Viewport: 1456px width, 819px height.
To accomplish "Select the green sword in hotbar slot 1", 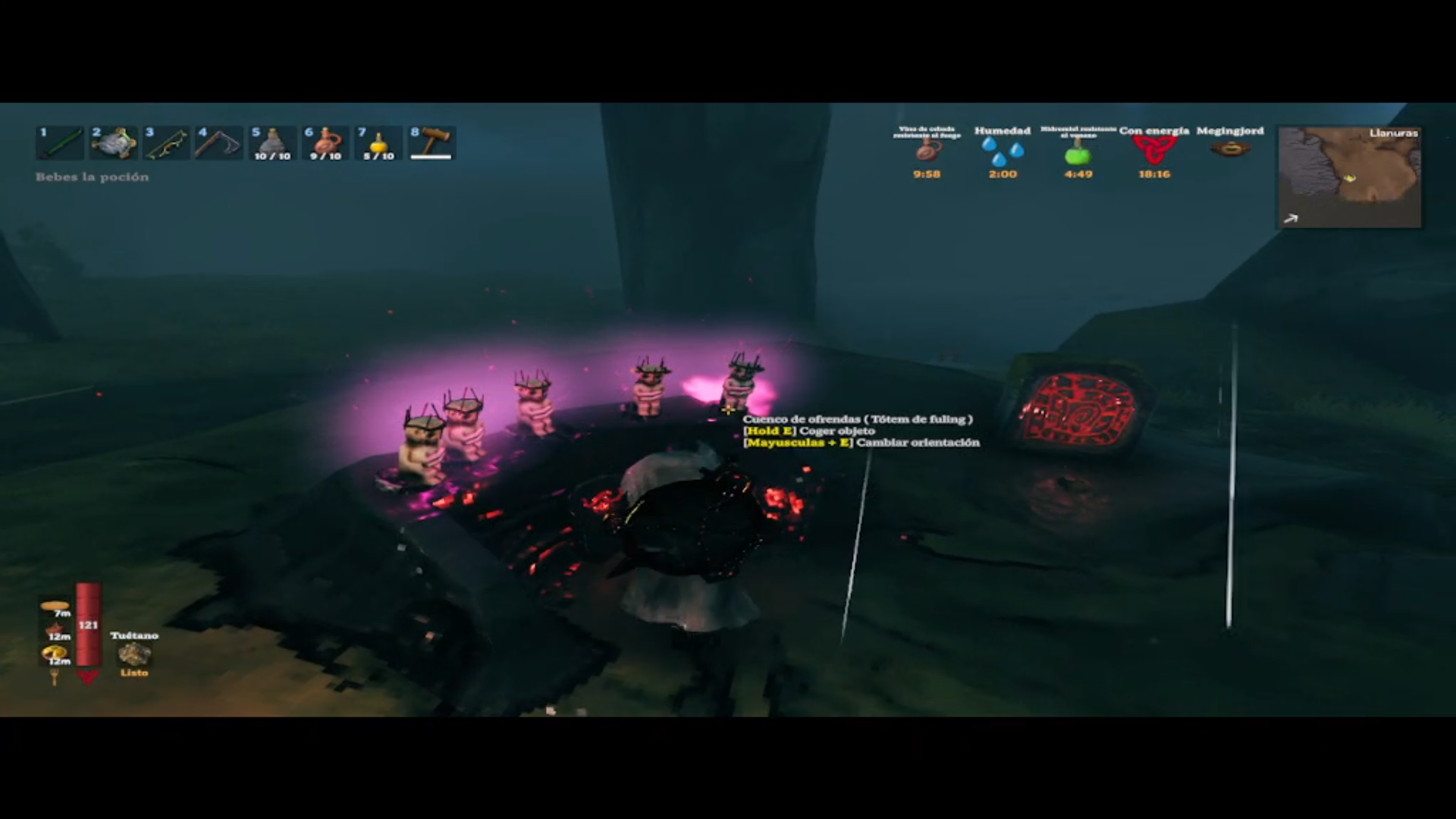I will pos(61,143).
